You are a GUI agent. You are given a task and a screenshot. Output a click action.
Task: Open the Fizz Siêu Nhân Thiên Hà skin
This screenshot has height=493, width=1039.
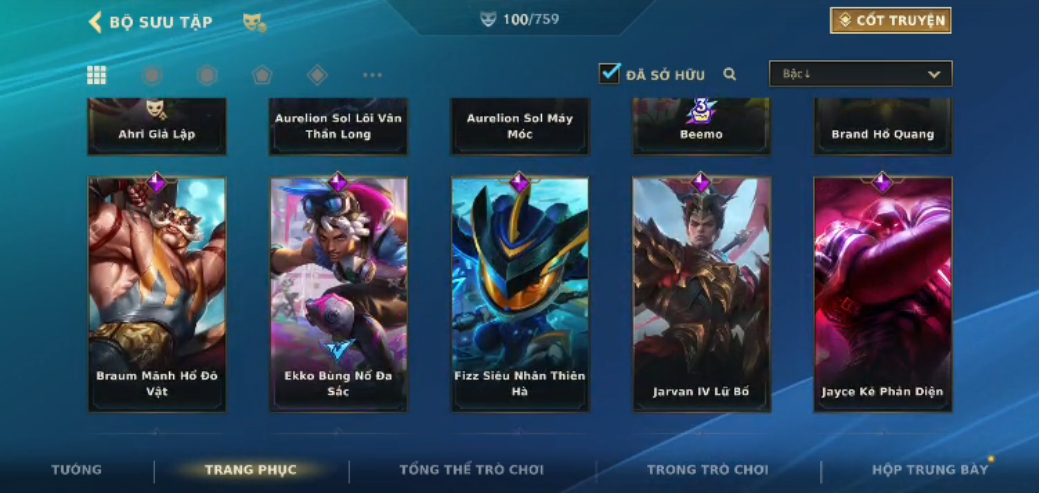coord(520,294)
